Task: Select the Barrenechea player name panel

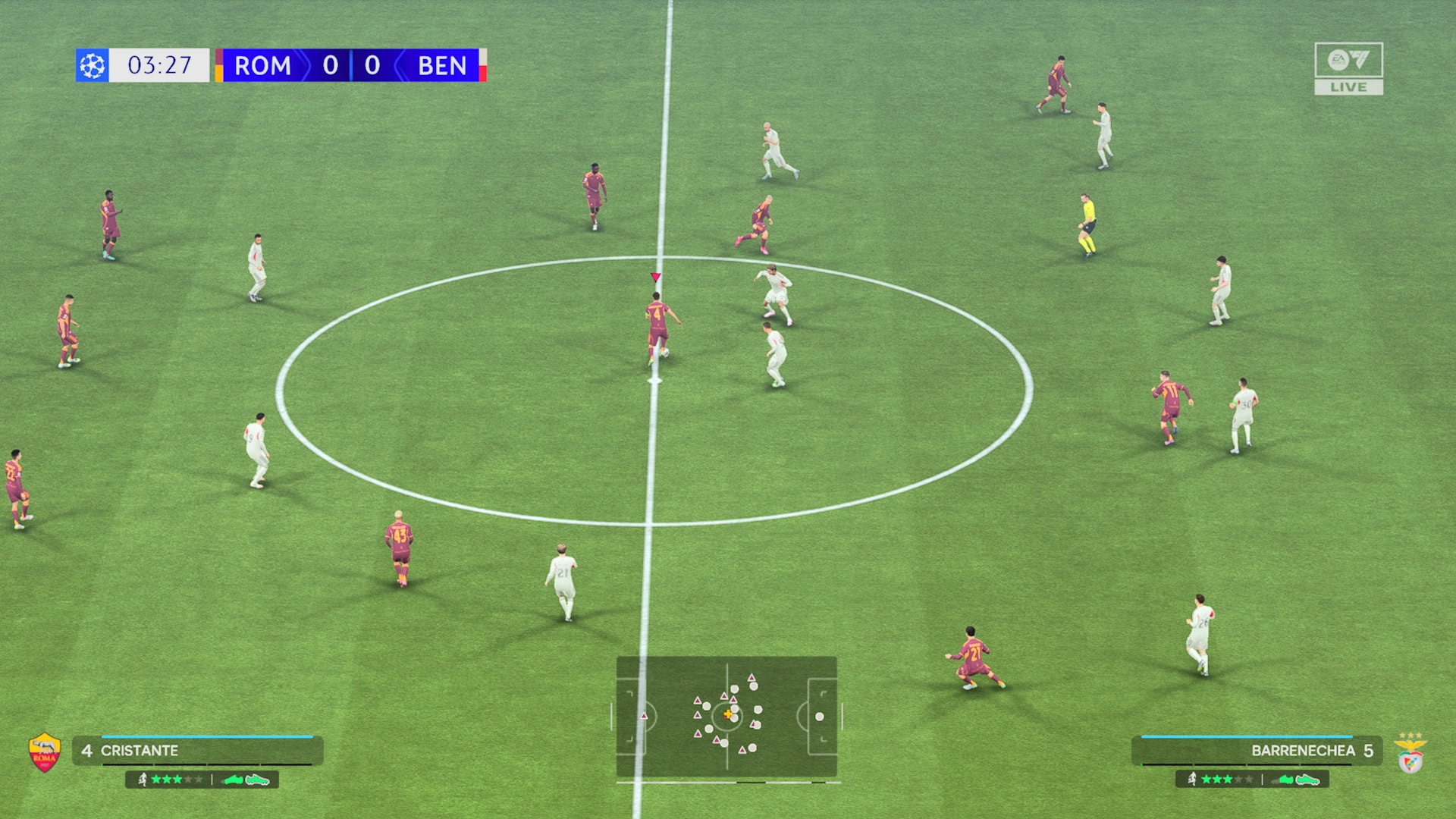Action: coord(1257,751)
